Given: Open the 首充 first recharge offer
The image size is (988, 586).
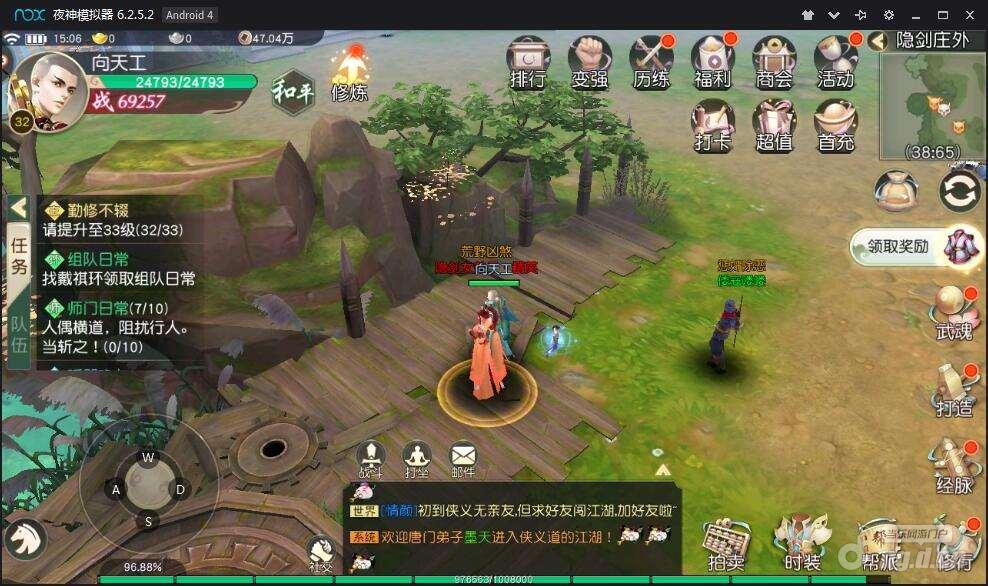Looking at the screenshot, I should point(836,125).
